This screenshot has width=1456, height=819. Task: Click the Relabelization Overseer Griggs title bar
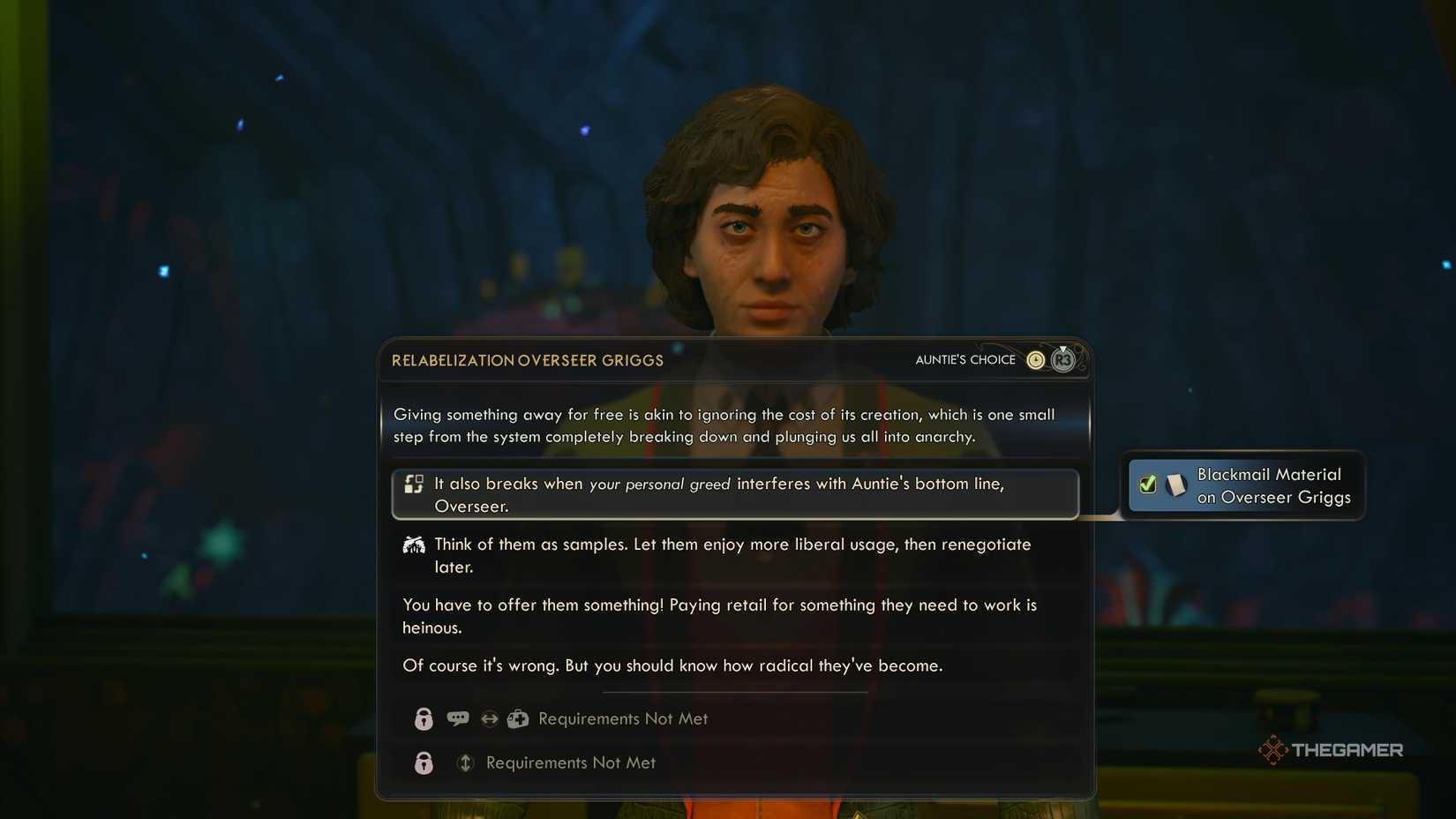(x=527, y=360)
